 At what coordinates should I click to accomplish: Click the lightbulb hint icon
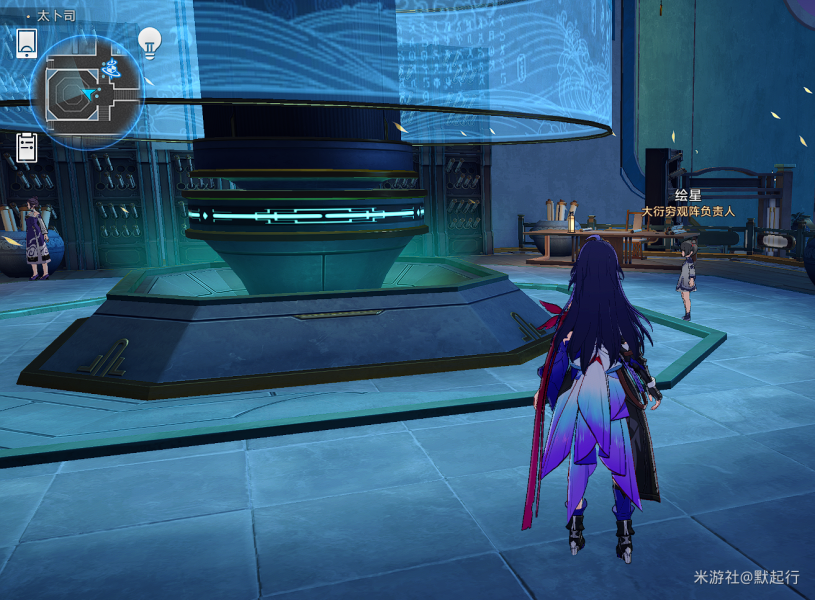[x=150, y=42]
